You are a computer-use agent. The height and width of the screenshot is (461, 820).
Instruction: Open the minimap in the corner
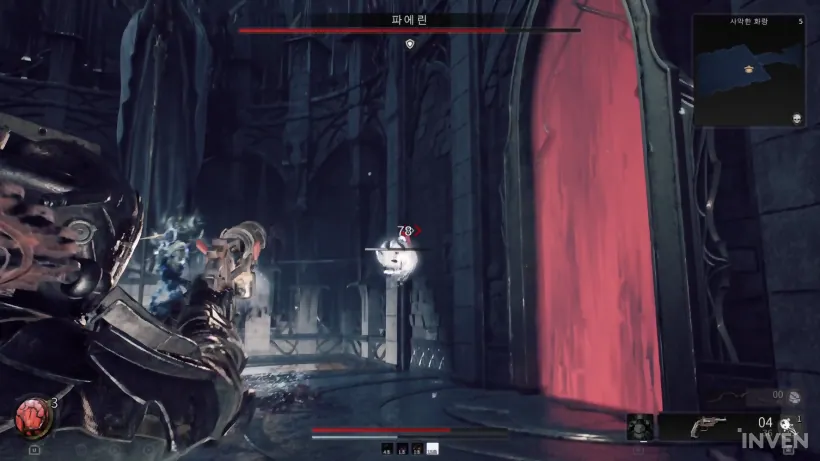click(749, 70)
